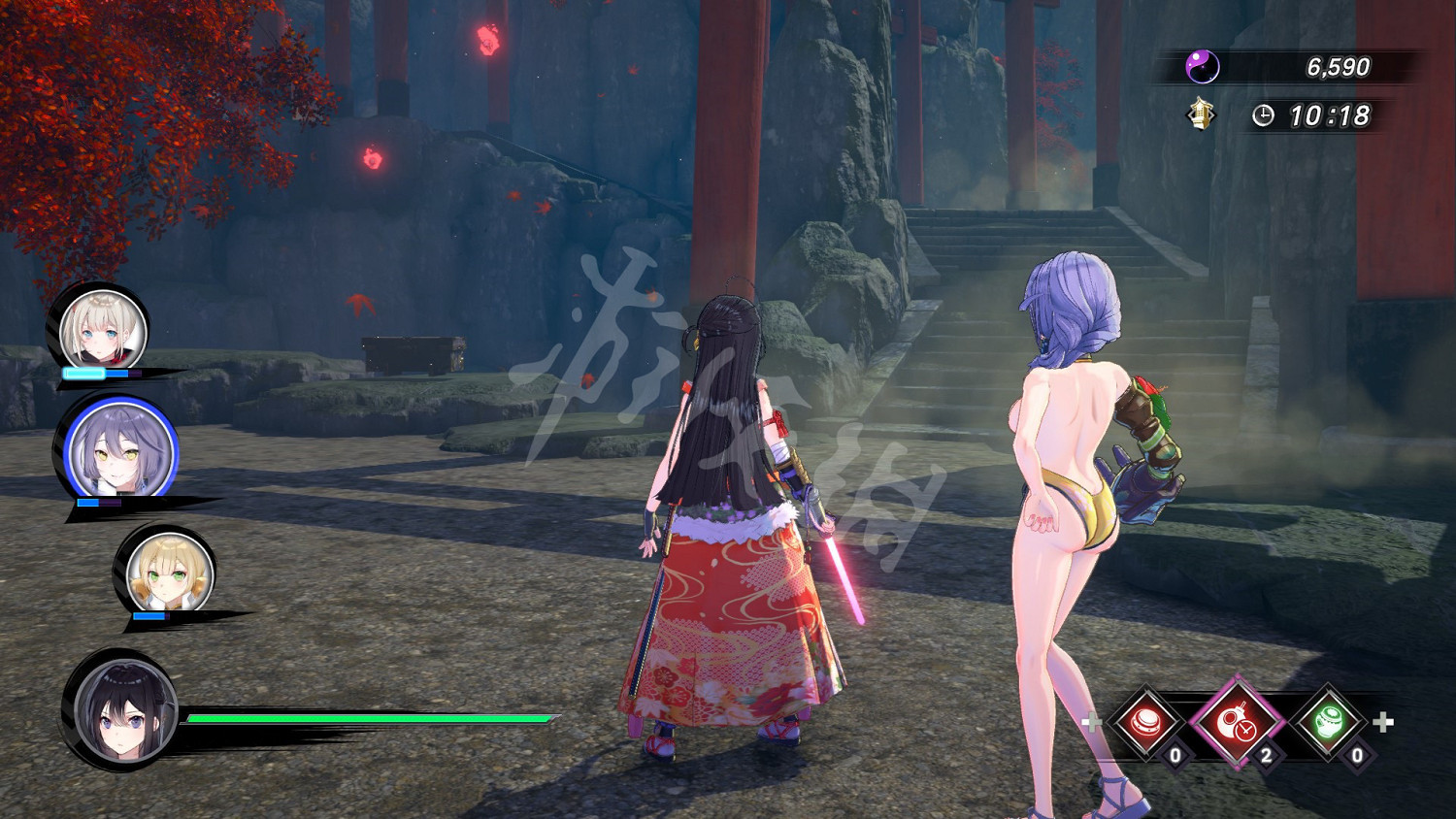Click the 6,590 currency counter
Image resolution: width=1456 pixels, height=819 pixels.
pyautogui.click(x=1341, y=66)
